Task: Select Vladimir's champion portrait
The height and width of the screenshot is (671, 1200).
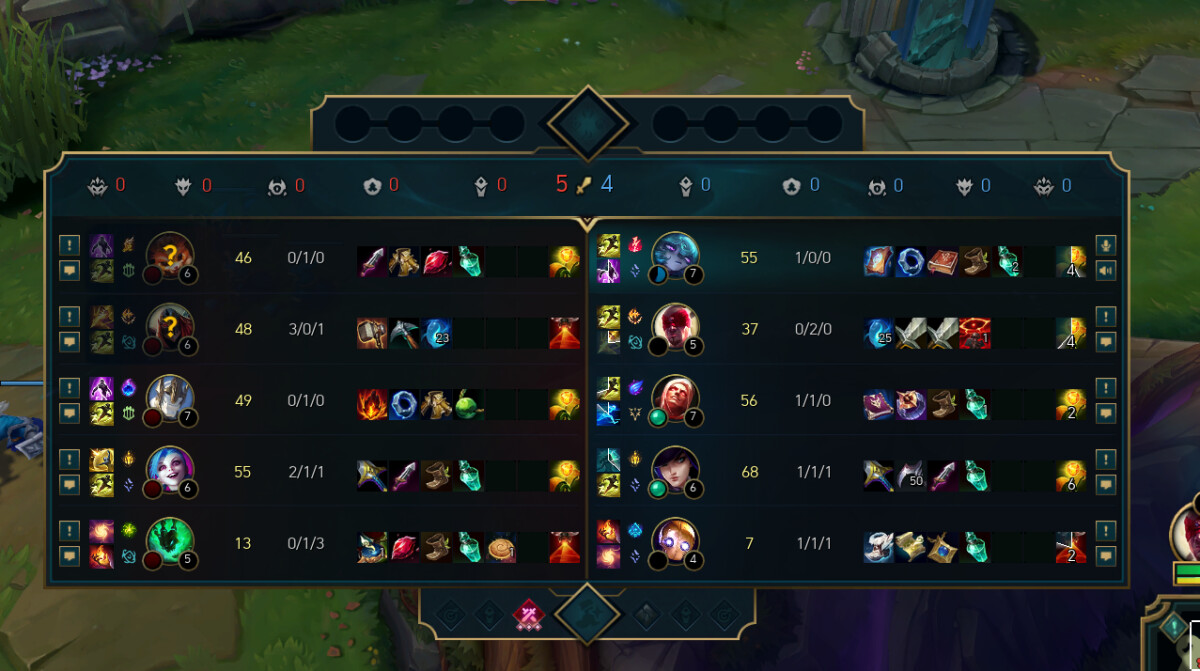Action: (675, 400)
